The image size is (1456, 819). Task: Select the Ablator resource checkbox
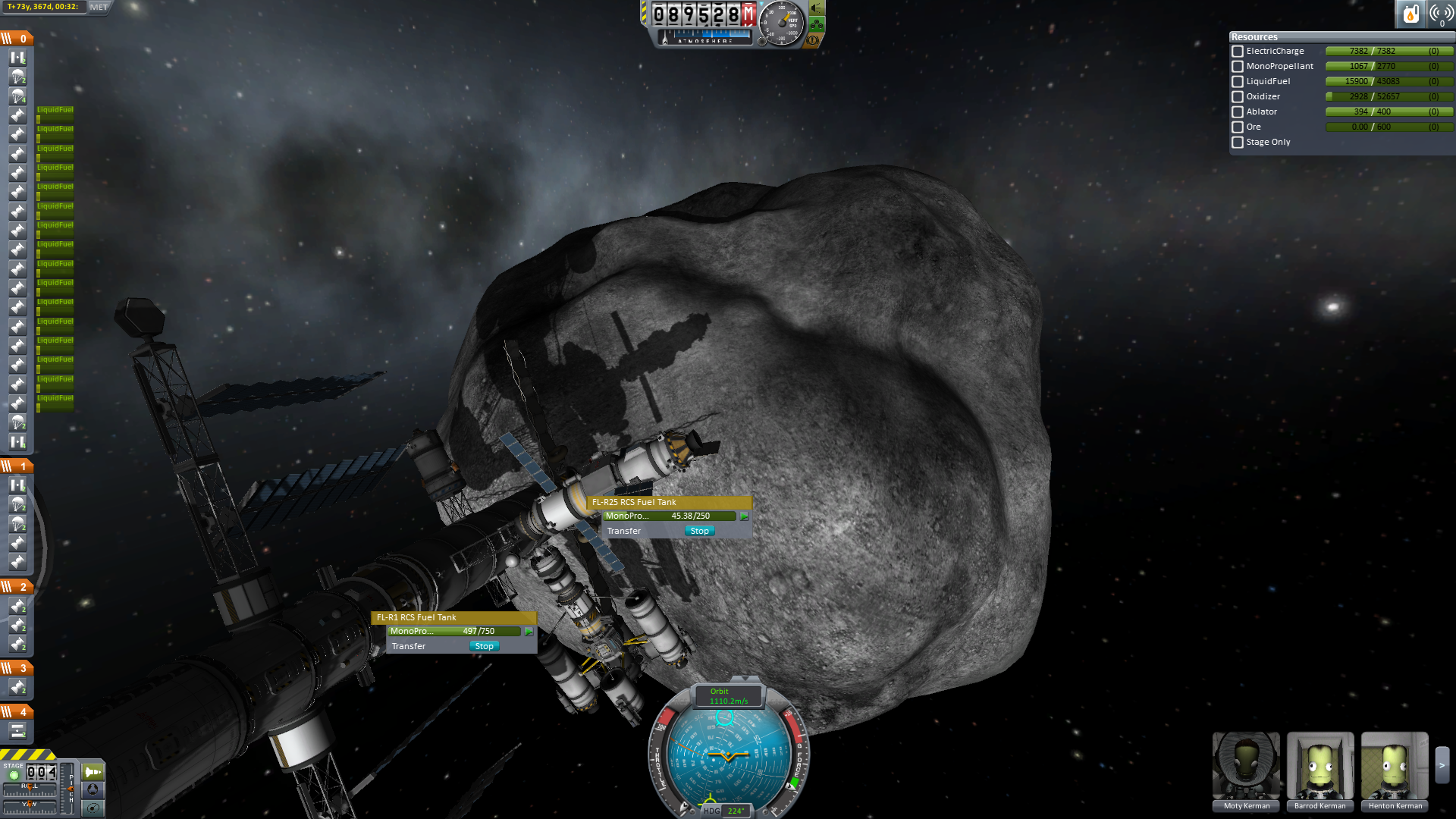click(x=1238, y=112)
